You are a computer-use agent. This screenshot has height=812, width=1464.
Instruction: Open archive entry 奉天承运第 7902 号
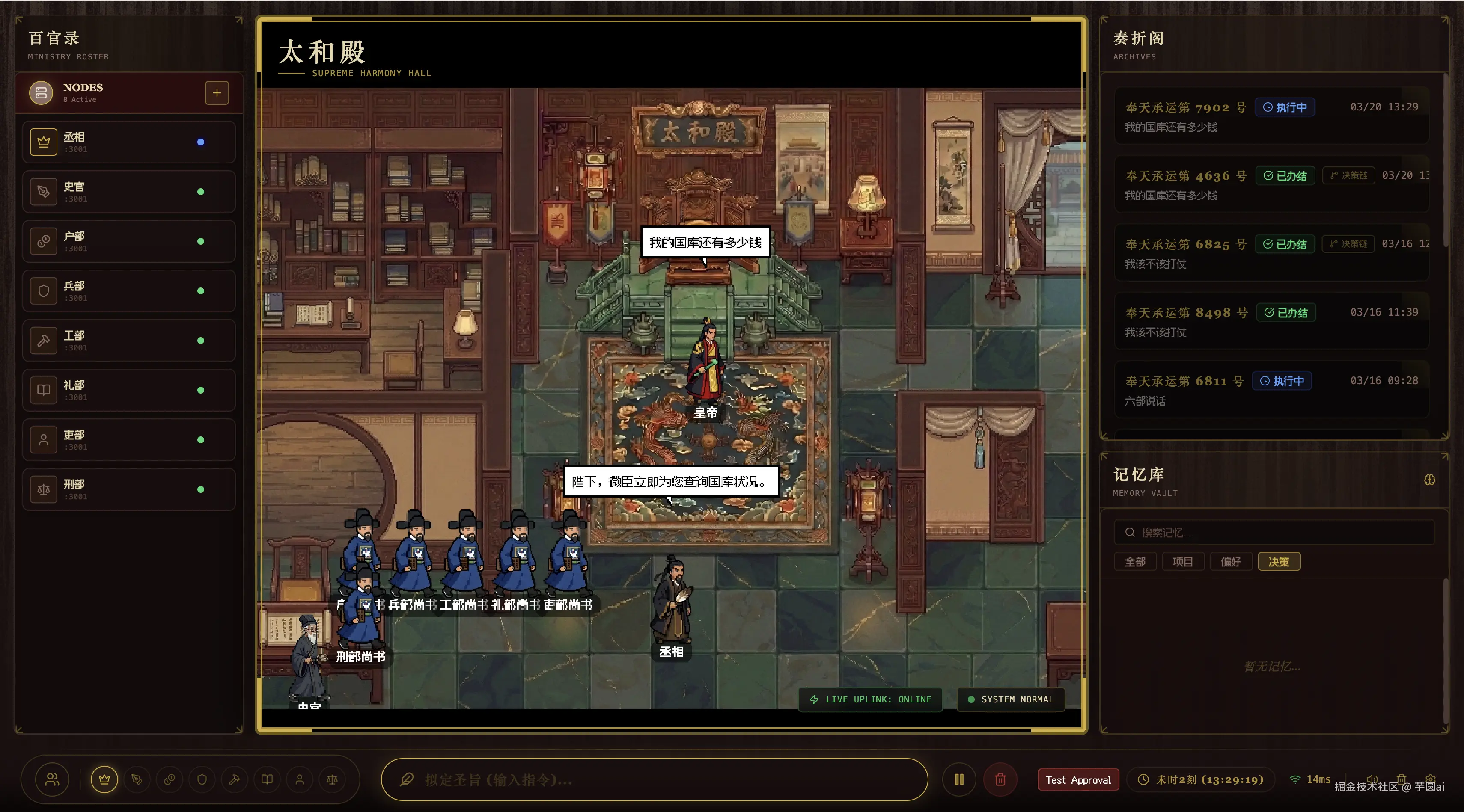(x=1271, y=116)
